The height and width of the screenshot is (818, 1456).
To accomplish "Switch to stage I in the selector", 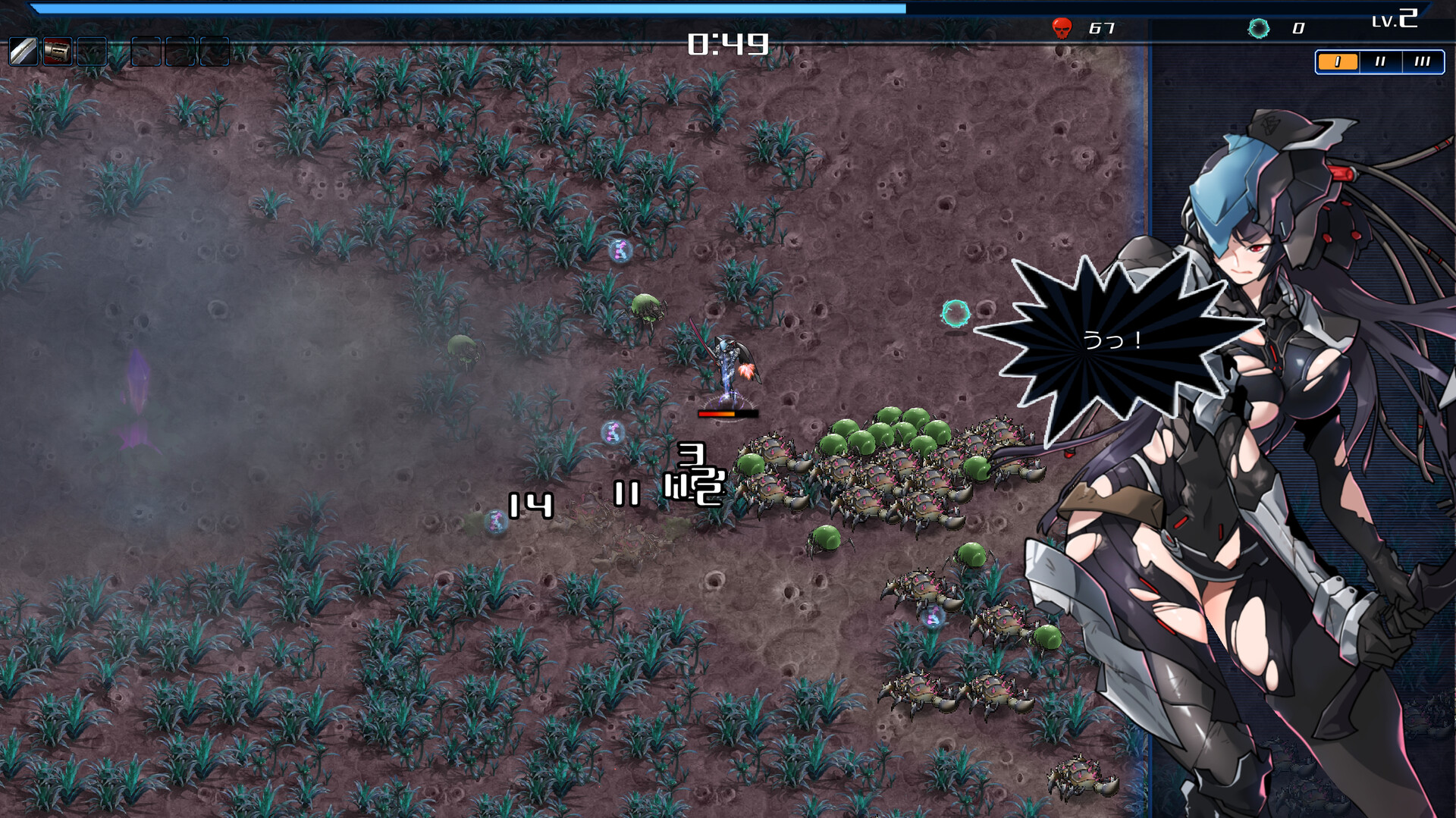I will (x=1337, y=62).
